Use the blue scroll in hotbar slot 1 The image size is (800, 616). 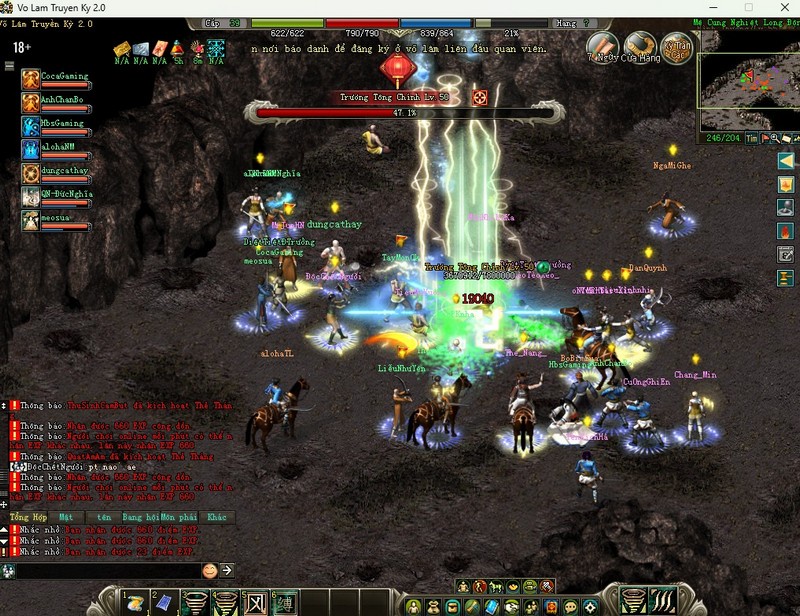[134, 602]
